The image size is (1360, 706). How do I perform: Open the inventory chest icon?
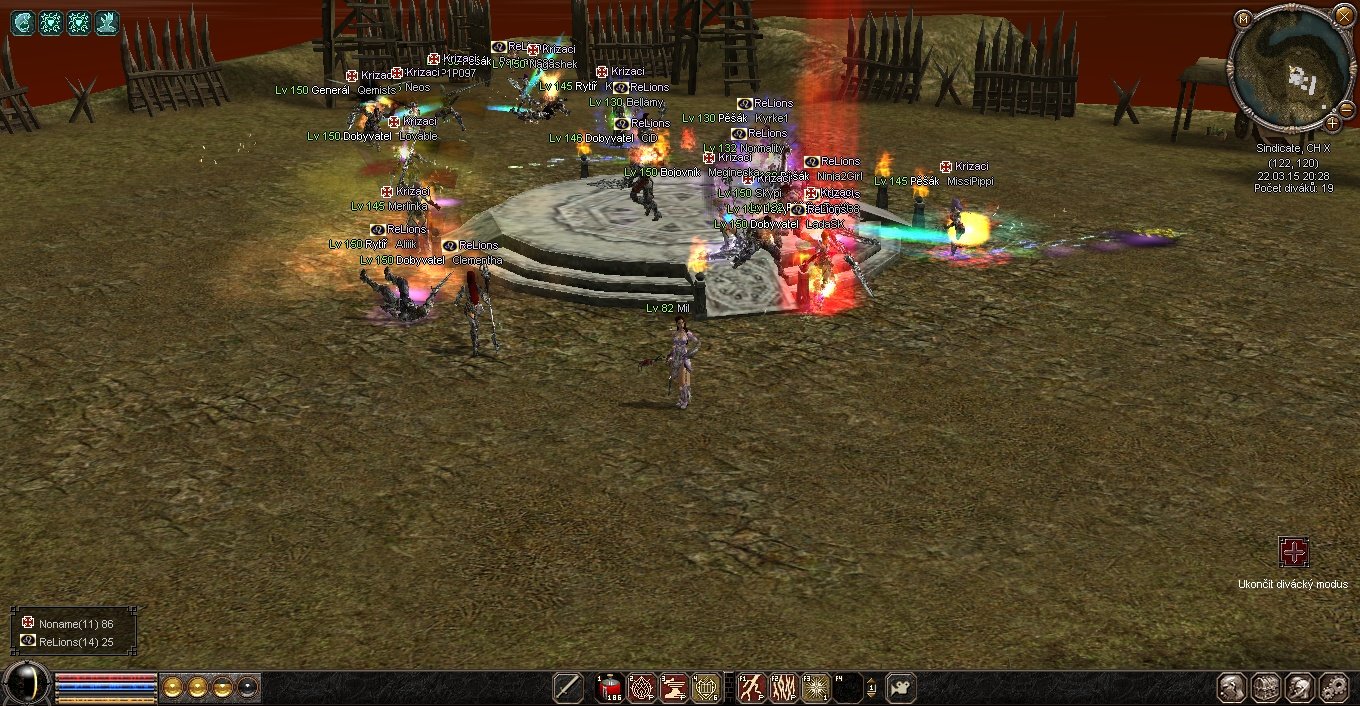point(1267,688)
